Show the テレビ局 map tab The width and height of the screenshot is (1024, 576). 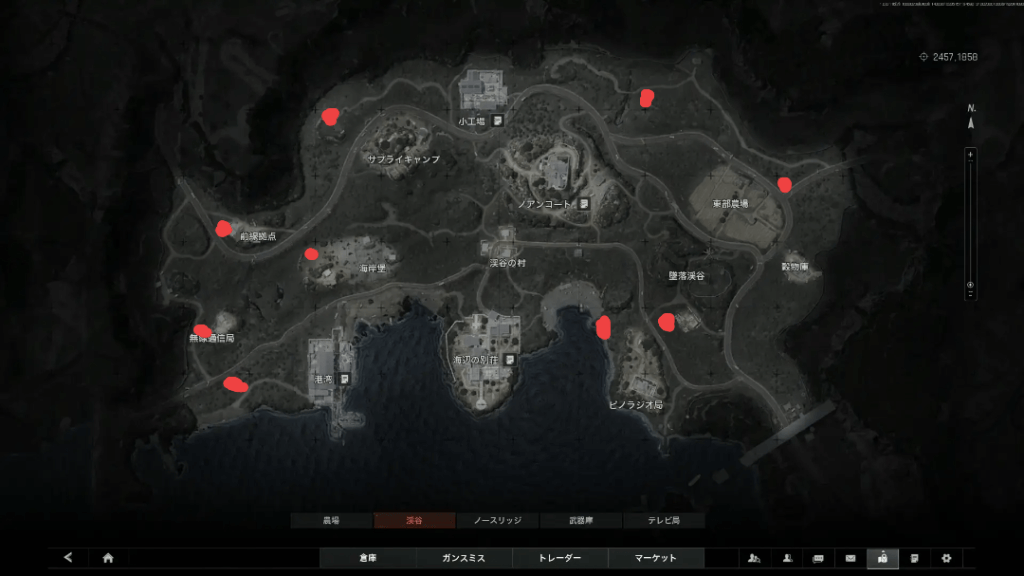coord(663,521)
